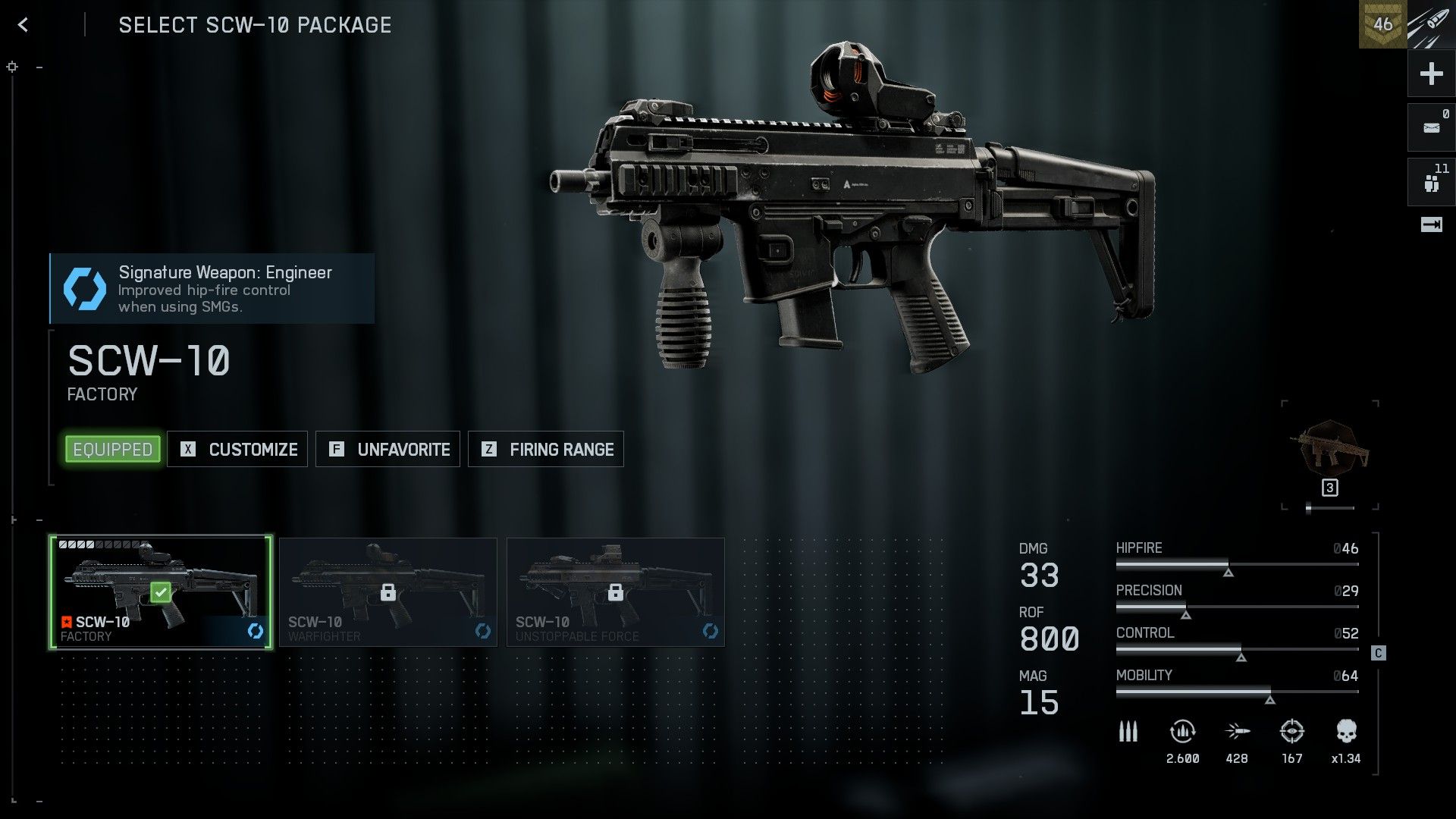The width and height of the screenshot is (1456, 819).
Task: Open the Customize weapon menu
Action: click(x=237, y=450)
